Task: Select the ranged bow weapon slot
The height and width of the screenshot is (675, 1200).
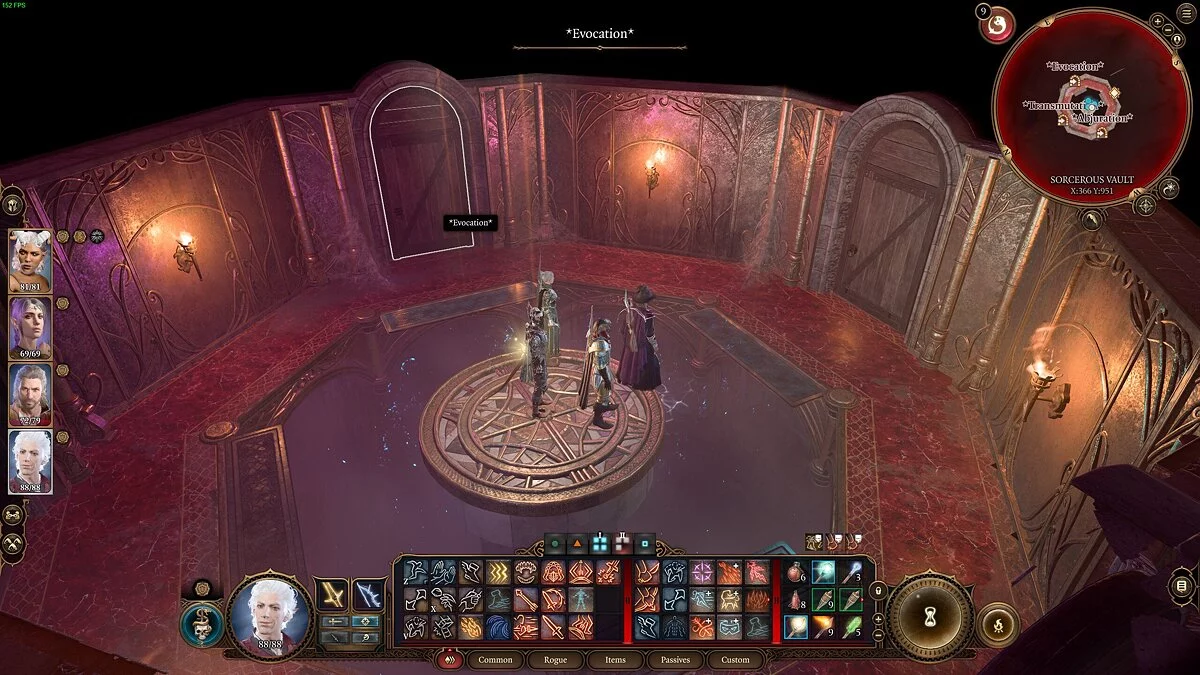Action: coord(368,594)
